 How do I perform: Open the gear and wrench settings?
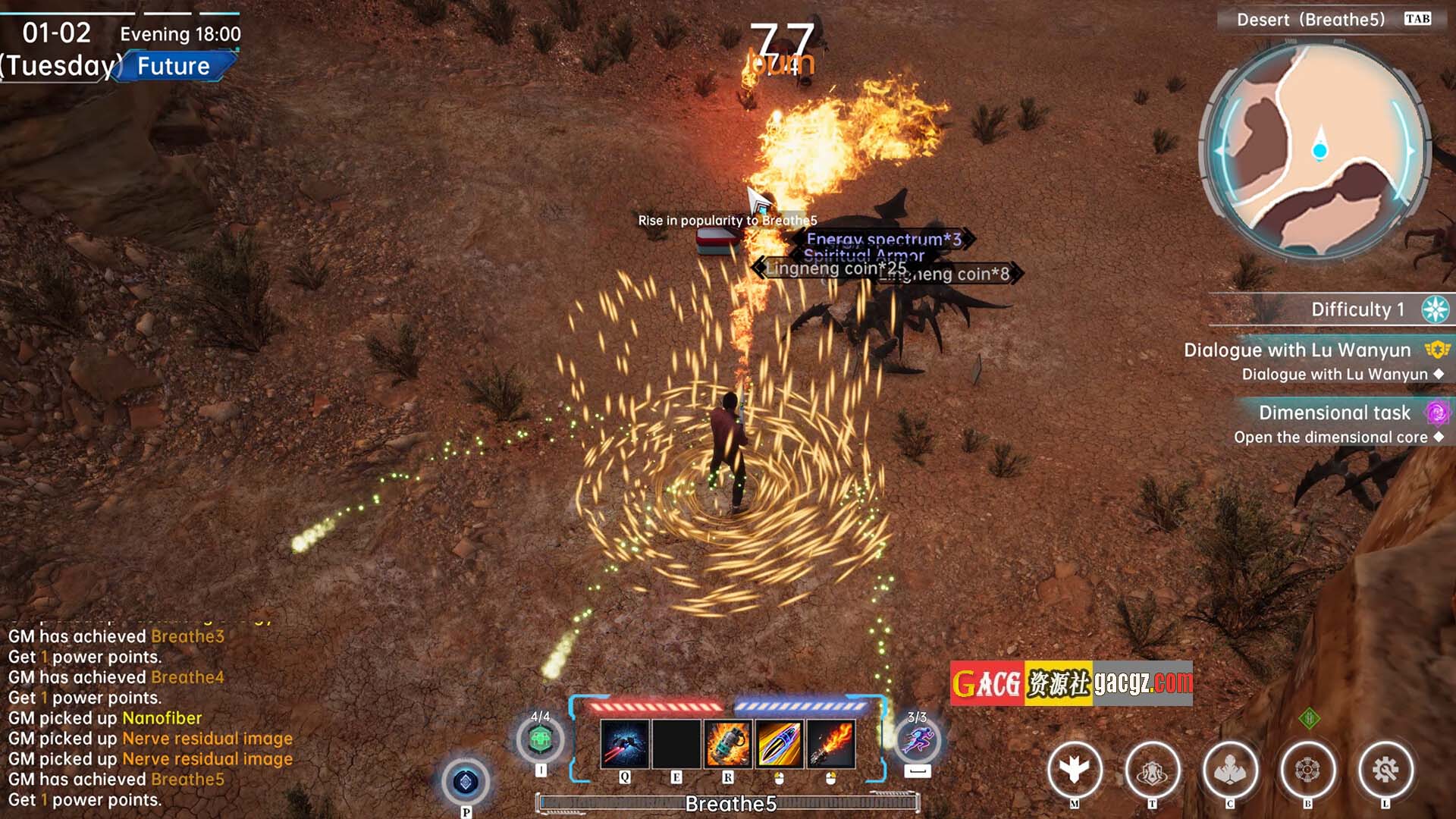click(1385, 770)
